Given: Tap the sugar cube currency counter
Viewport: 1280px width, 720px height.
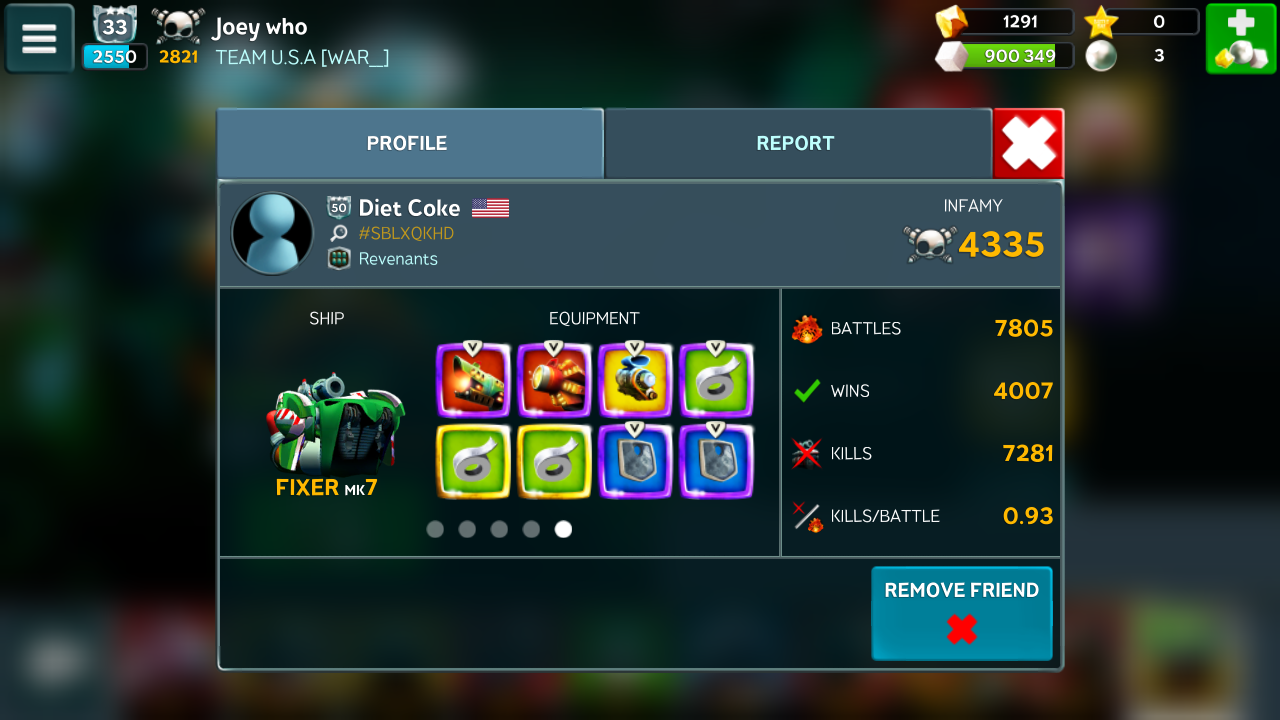Looking at the screenshot, I should tap(1004, 56).
